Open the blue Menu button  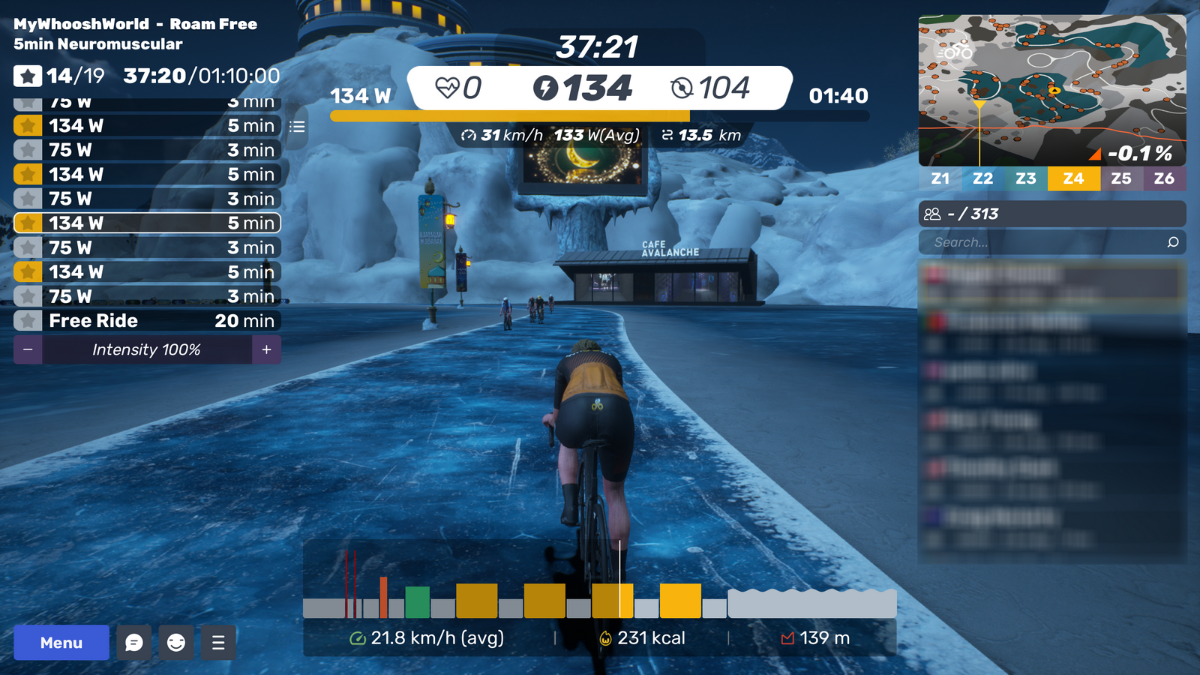(61, 643)
